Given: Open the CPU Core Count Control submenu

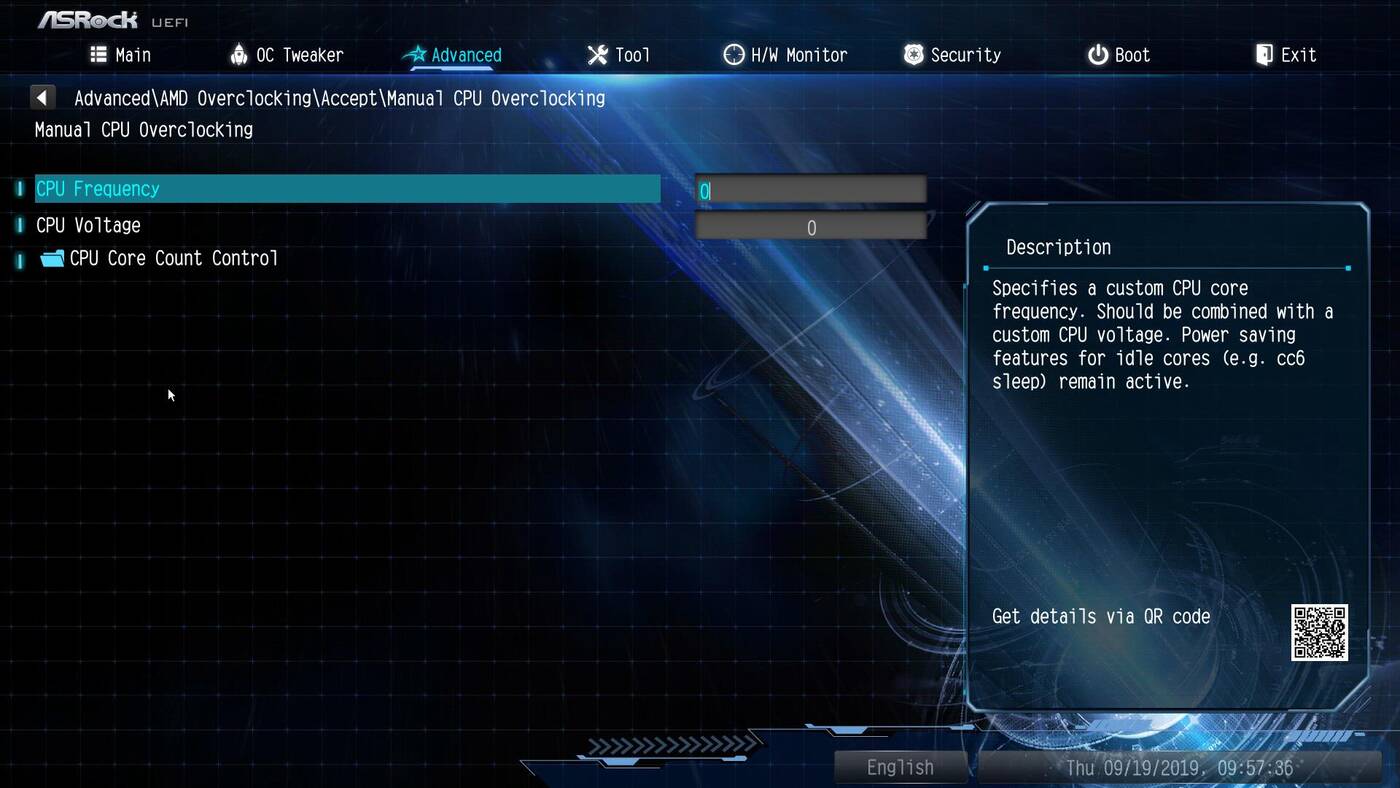Looking at the screenshot, I should pyautogui.click(x=173, y=258).
